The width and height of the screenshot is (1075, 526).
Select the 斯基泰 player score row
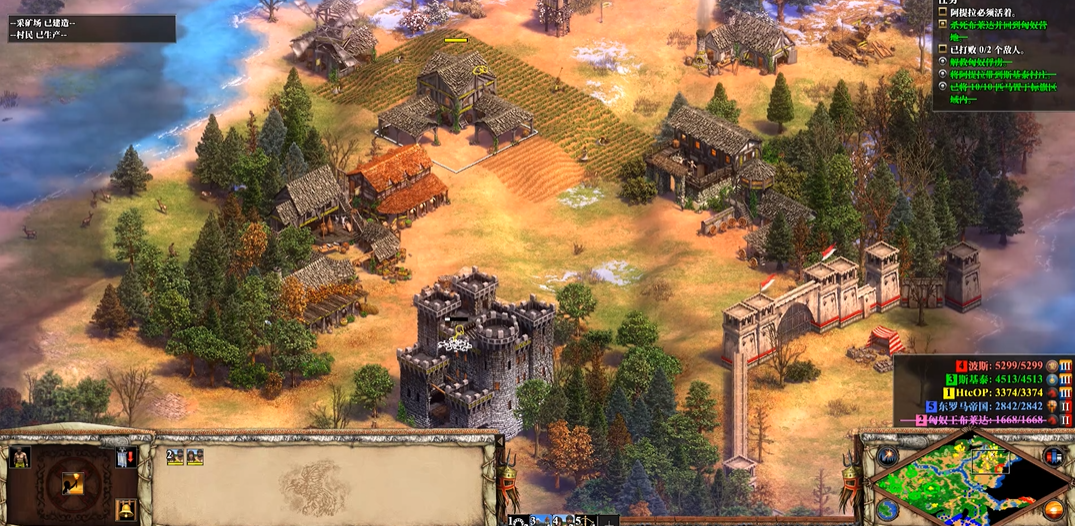[x=1008, y=379]
